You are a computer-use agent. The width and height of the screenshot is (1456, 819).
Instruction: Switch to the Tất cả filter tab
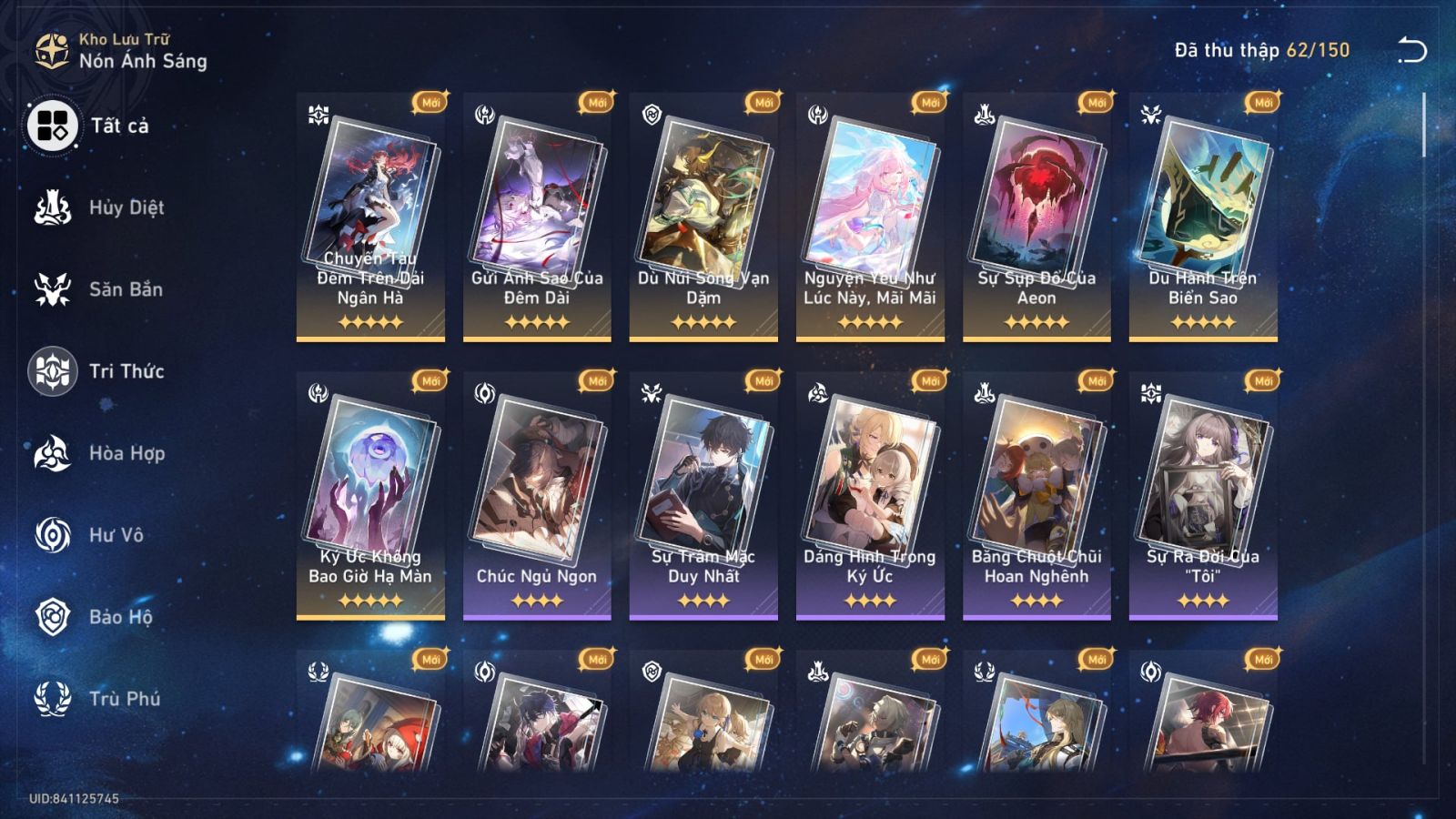[x=52, y=126]
